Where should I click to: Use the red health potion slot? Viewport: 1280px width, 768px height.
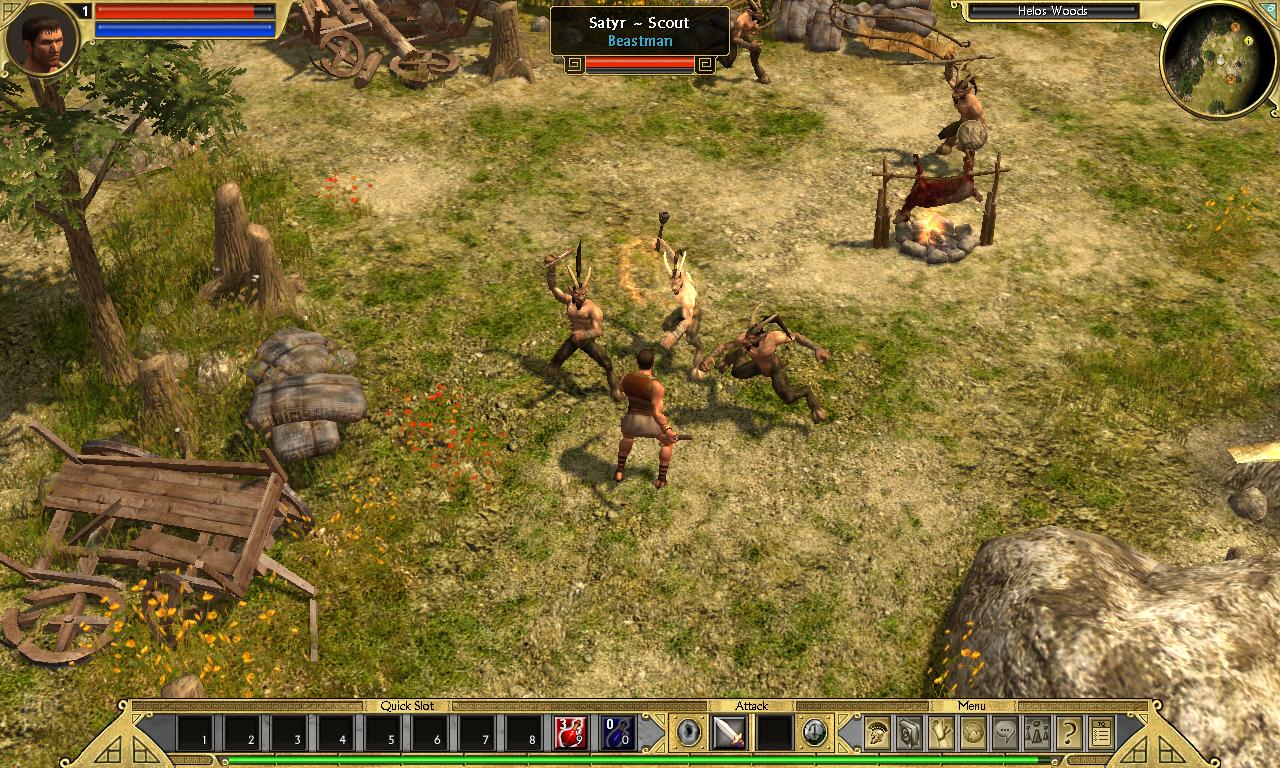click(571, 733)
